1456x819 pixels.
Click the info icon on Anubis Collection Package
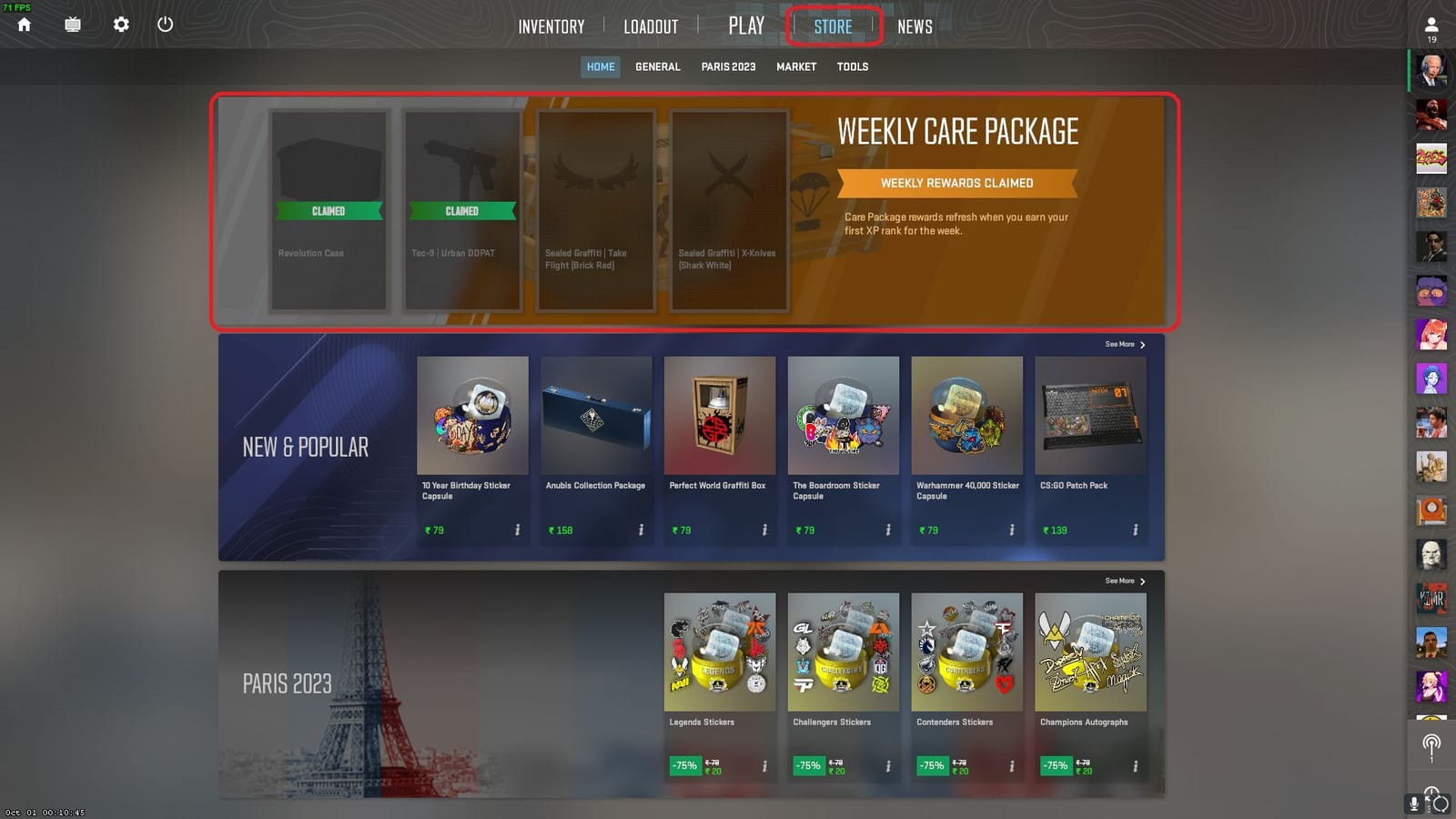click(x=640, y=529)
